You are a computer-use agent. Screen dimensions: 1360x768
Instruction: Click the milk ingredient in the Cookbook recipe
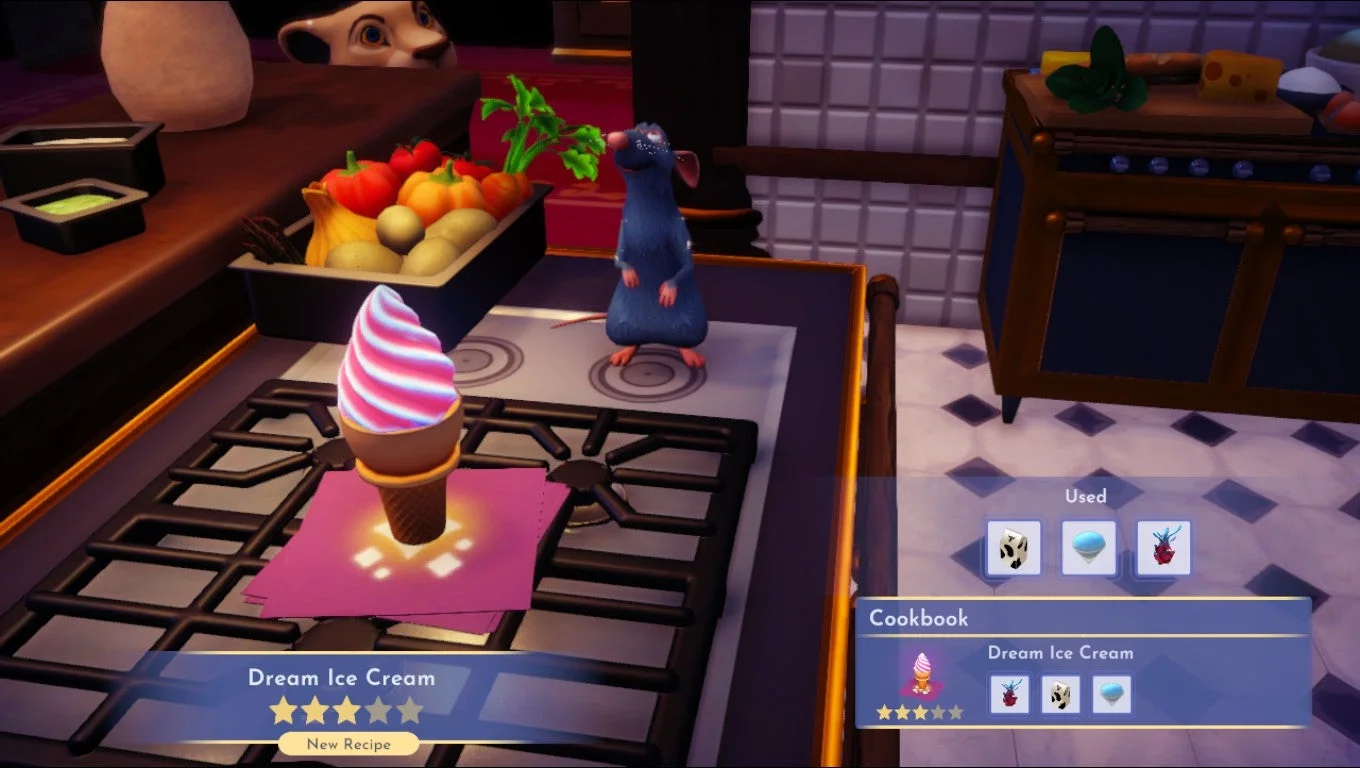(x=1062, y=696)
